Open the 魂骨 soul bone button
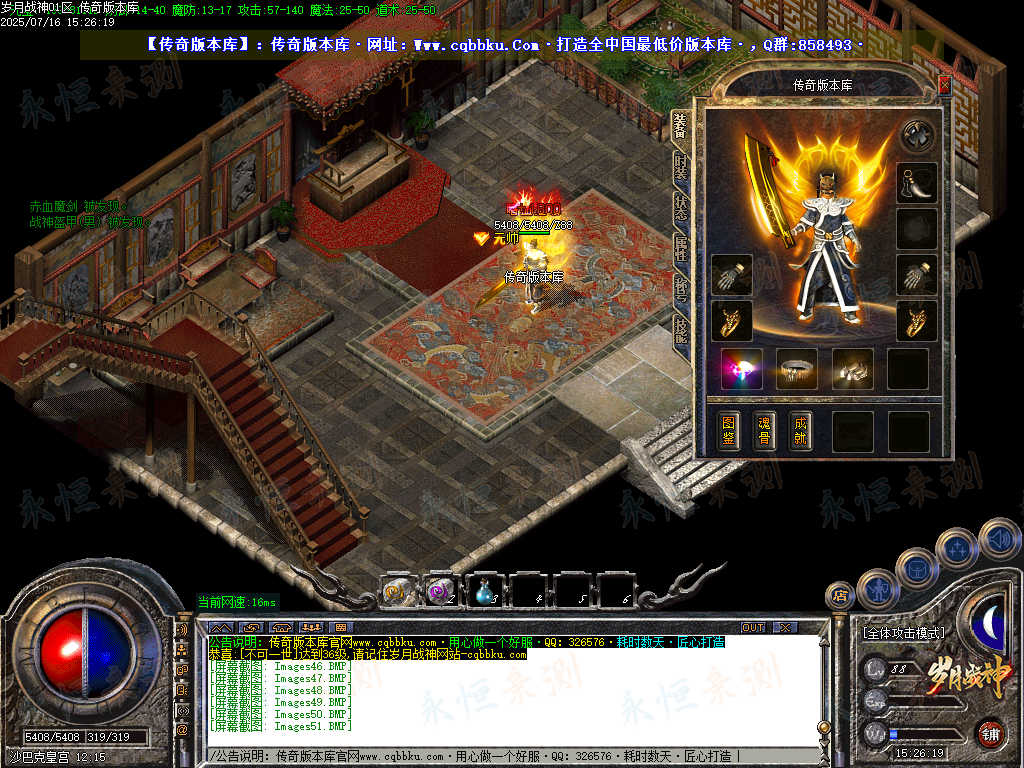The image size is (1024, 768). (765, 431)
